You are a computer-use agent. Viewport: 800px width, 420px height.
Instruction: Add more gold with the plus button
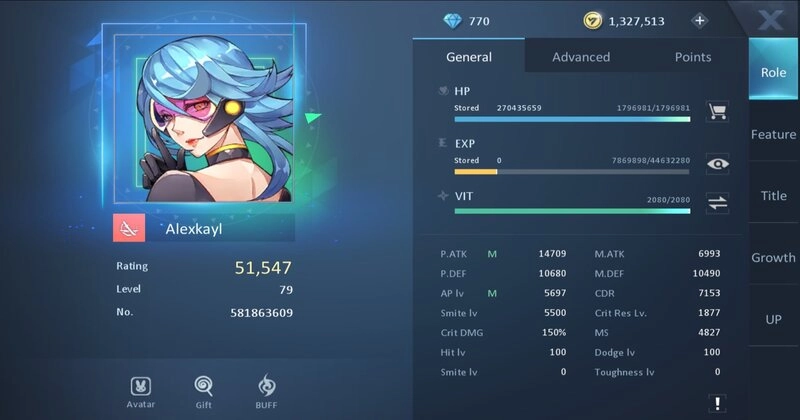699,20
